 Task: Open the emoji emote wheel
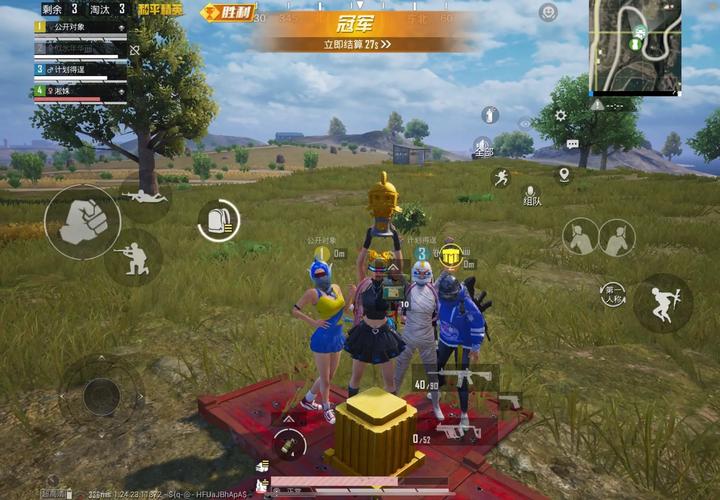point(548,13)
